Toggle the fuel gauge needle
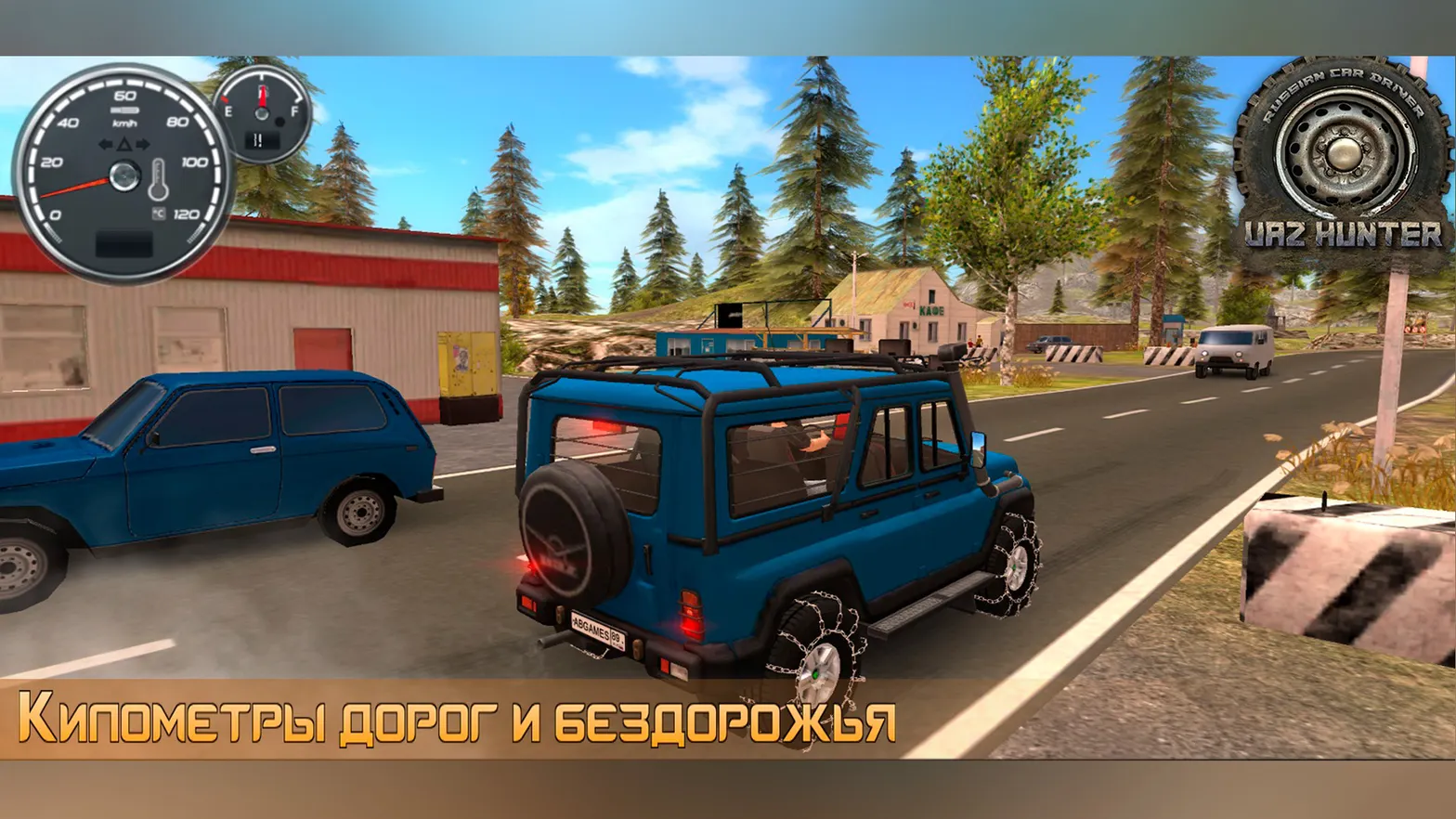The width and height of the screenshot is (1456, 819). click(x=261, y=96)
